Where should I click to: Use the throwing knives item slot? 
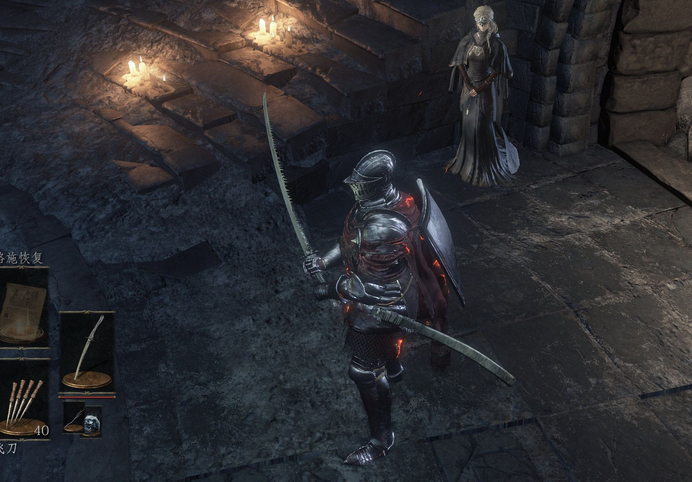pyautogui.click(x=22, y=401)
